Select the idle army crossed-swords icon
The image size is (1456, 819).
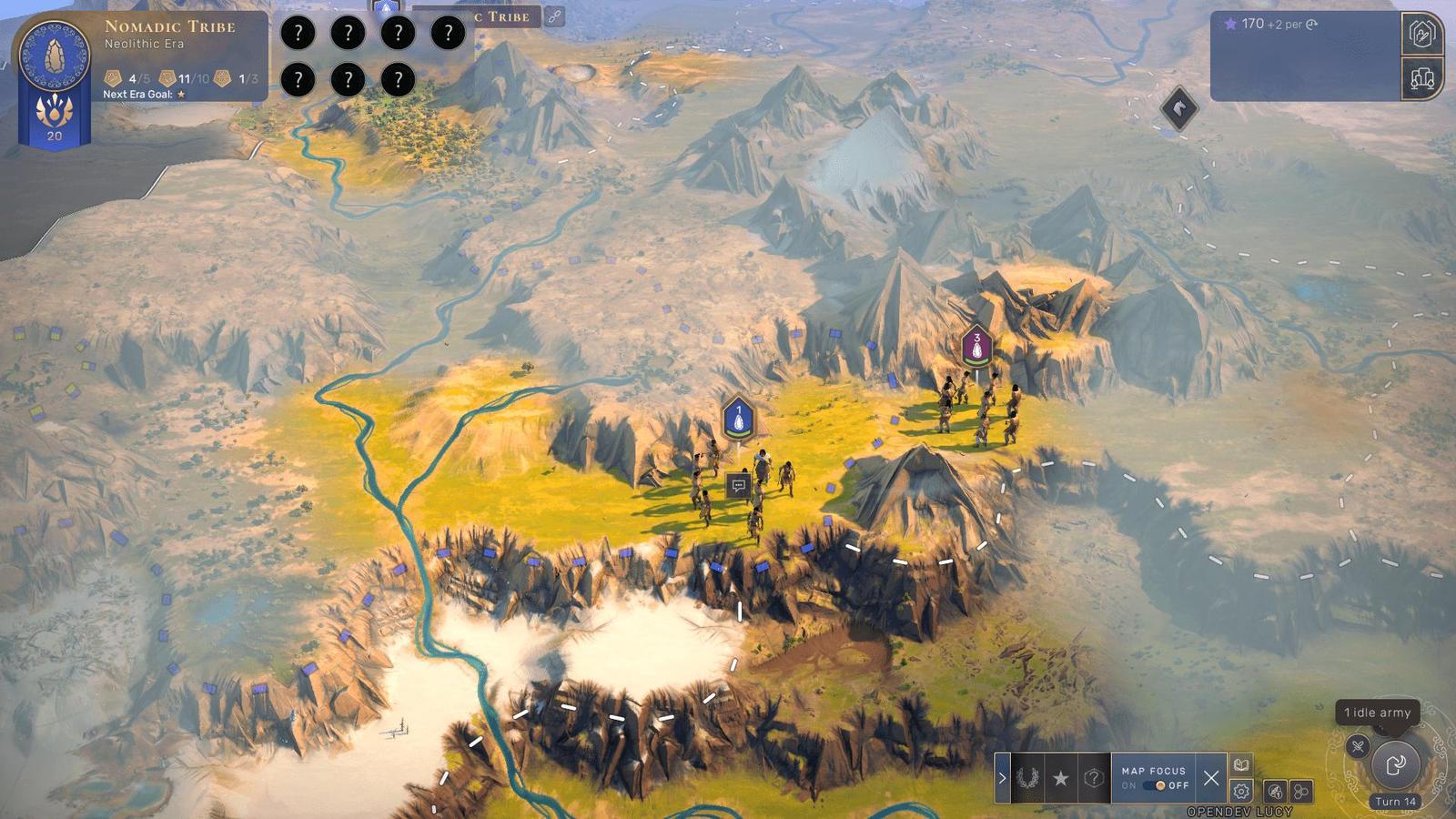1358,746
